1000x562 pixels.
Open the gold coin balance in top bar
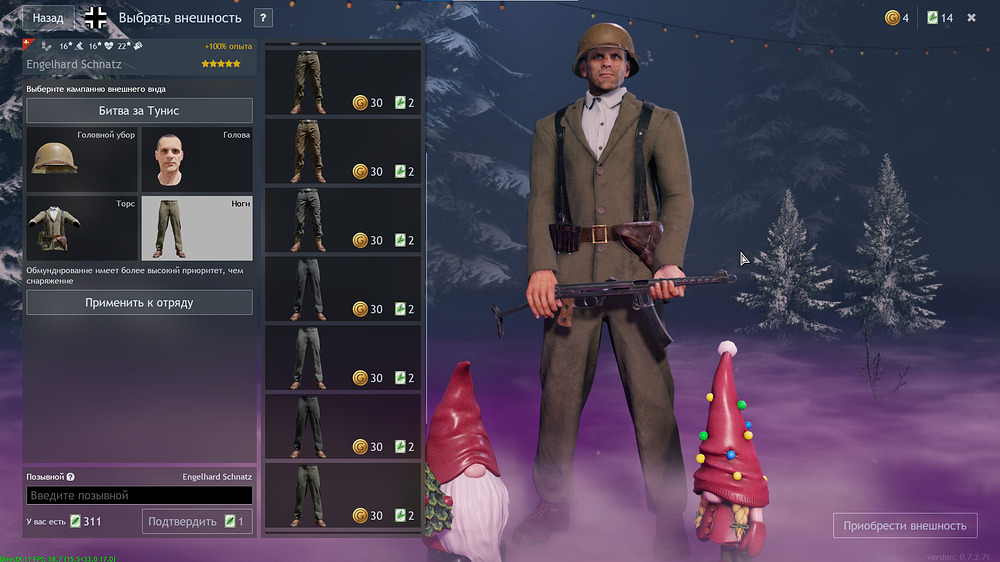(897, 18)
